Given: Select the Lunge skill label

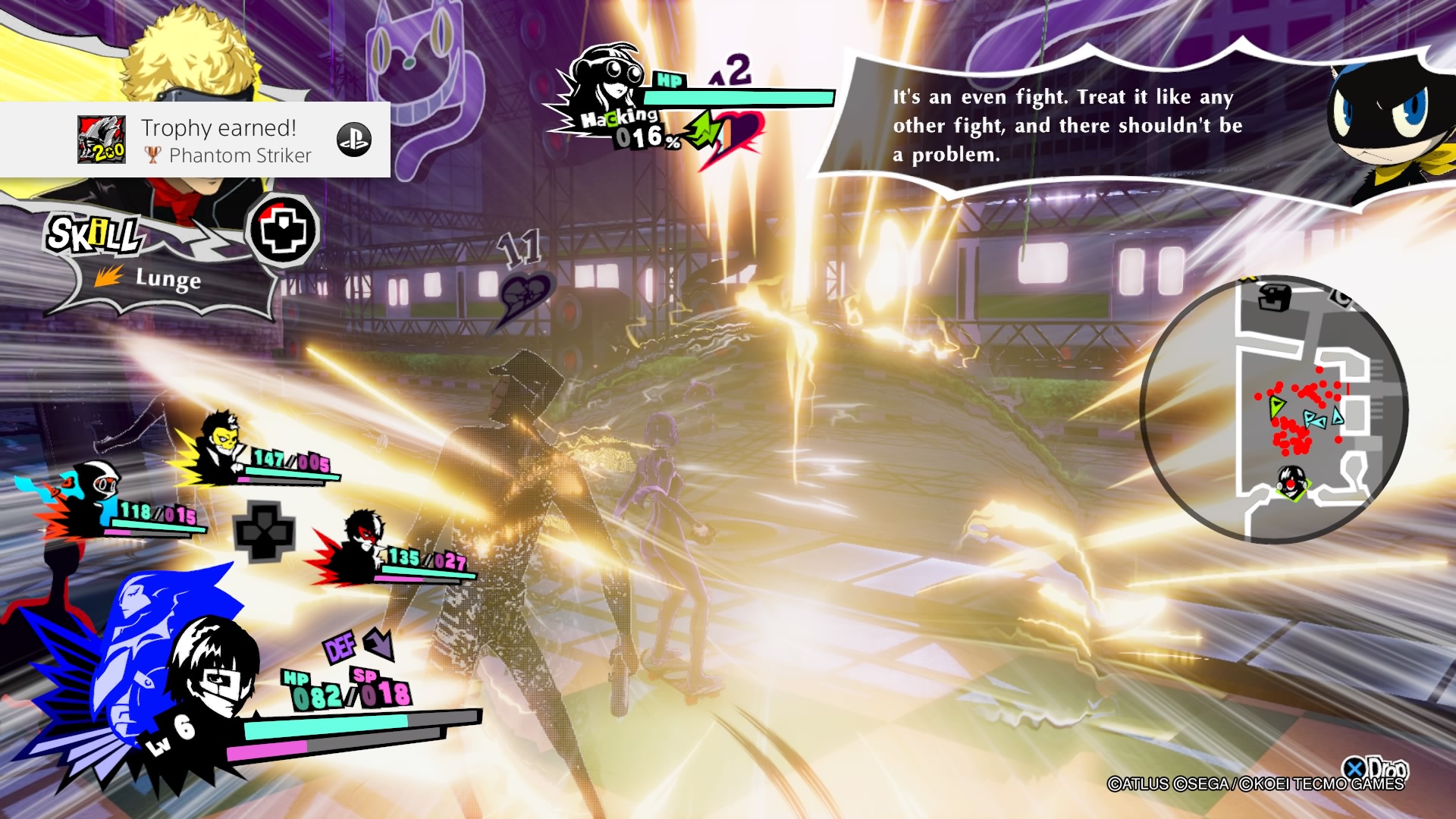Looking at the screenshot, I should coord(168,279).
